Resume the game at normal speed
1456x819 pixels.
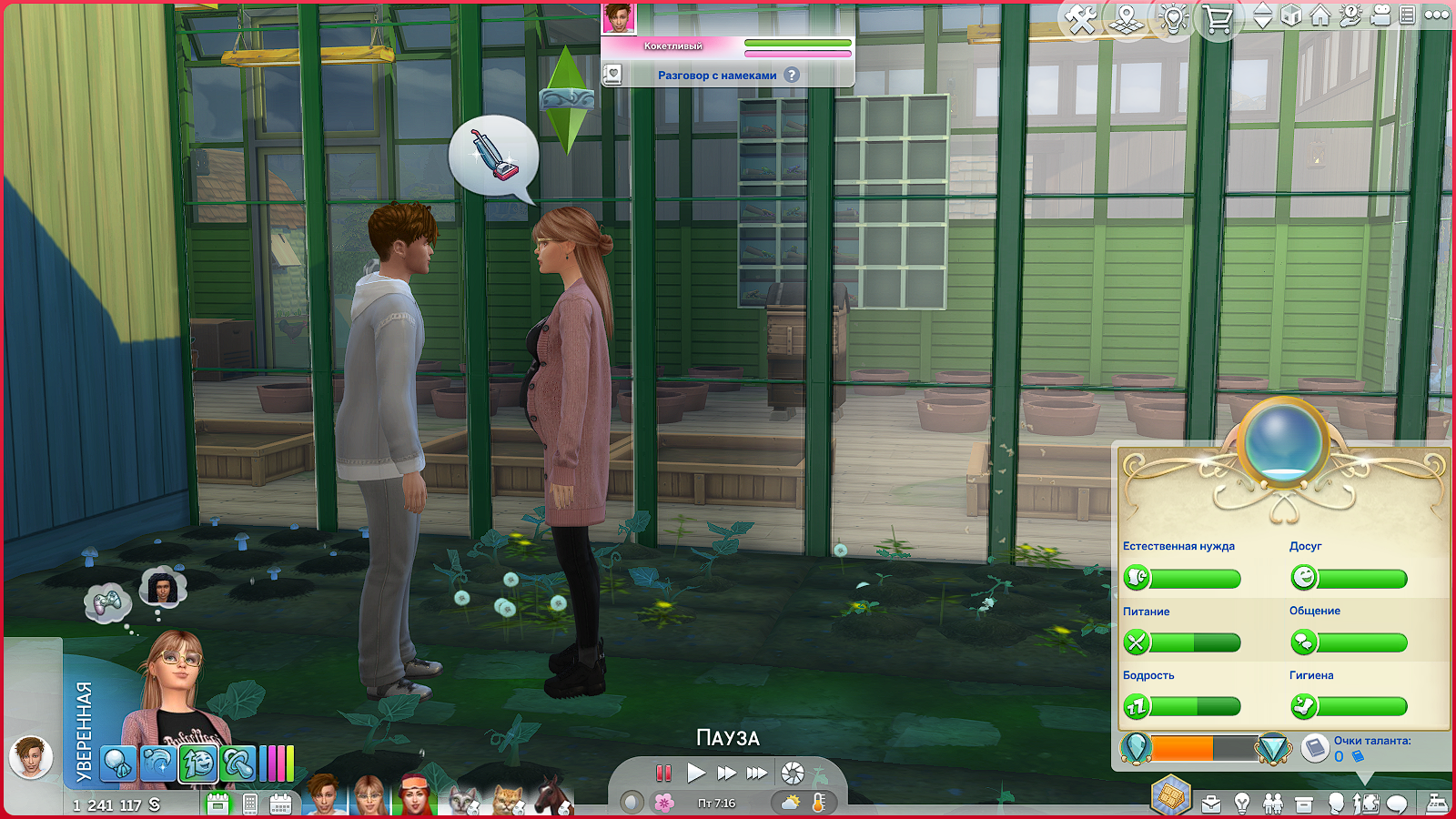(x=696, y=773)
